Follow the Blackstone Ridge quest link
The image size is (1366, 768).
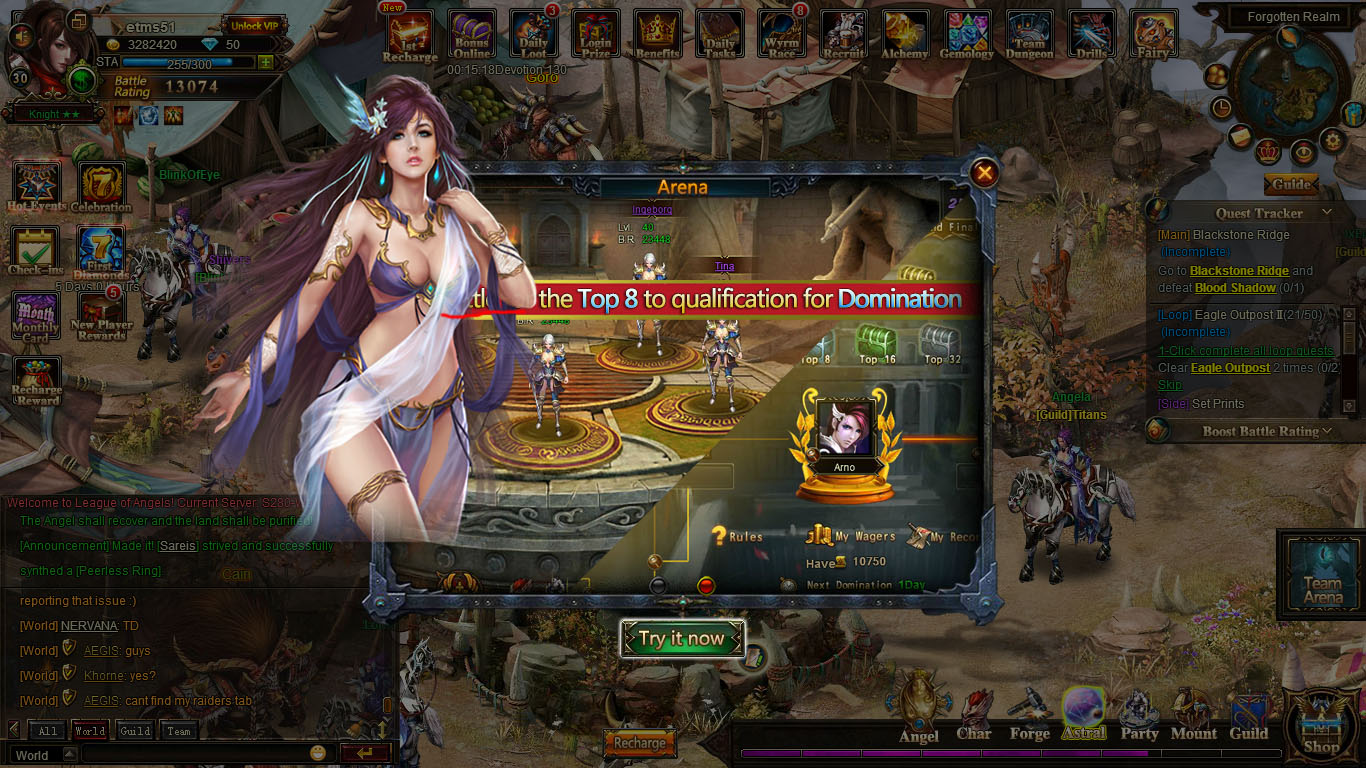[1239, 271]
